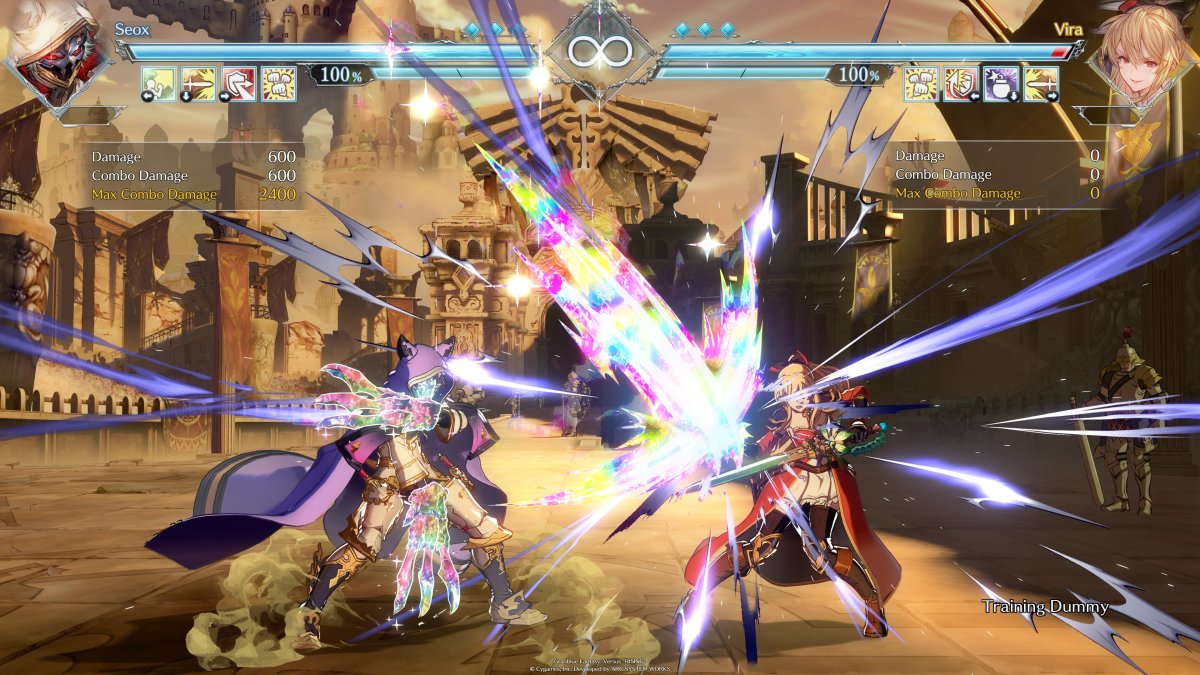Click Seox's red shield arrow skill icon
This screenshot has height=675, width=1200.
pyautogui.click(x=239, y=83)
